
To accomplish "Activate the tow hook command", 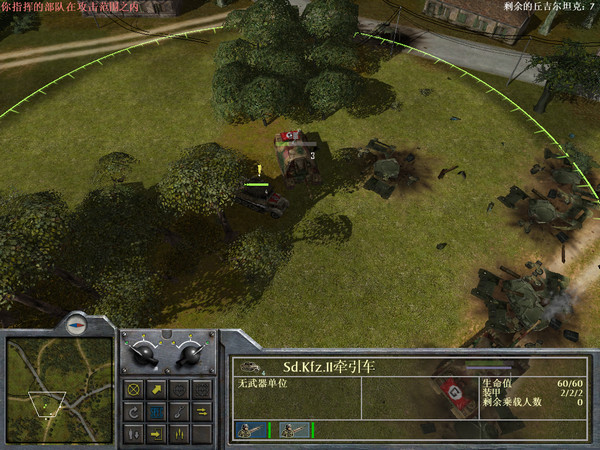I will click(x=178, y=411).
